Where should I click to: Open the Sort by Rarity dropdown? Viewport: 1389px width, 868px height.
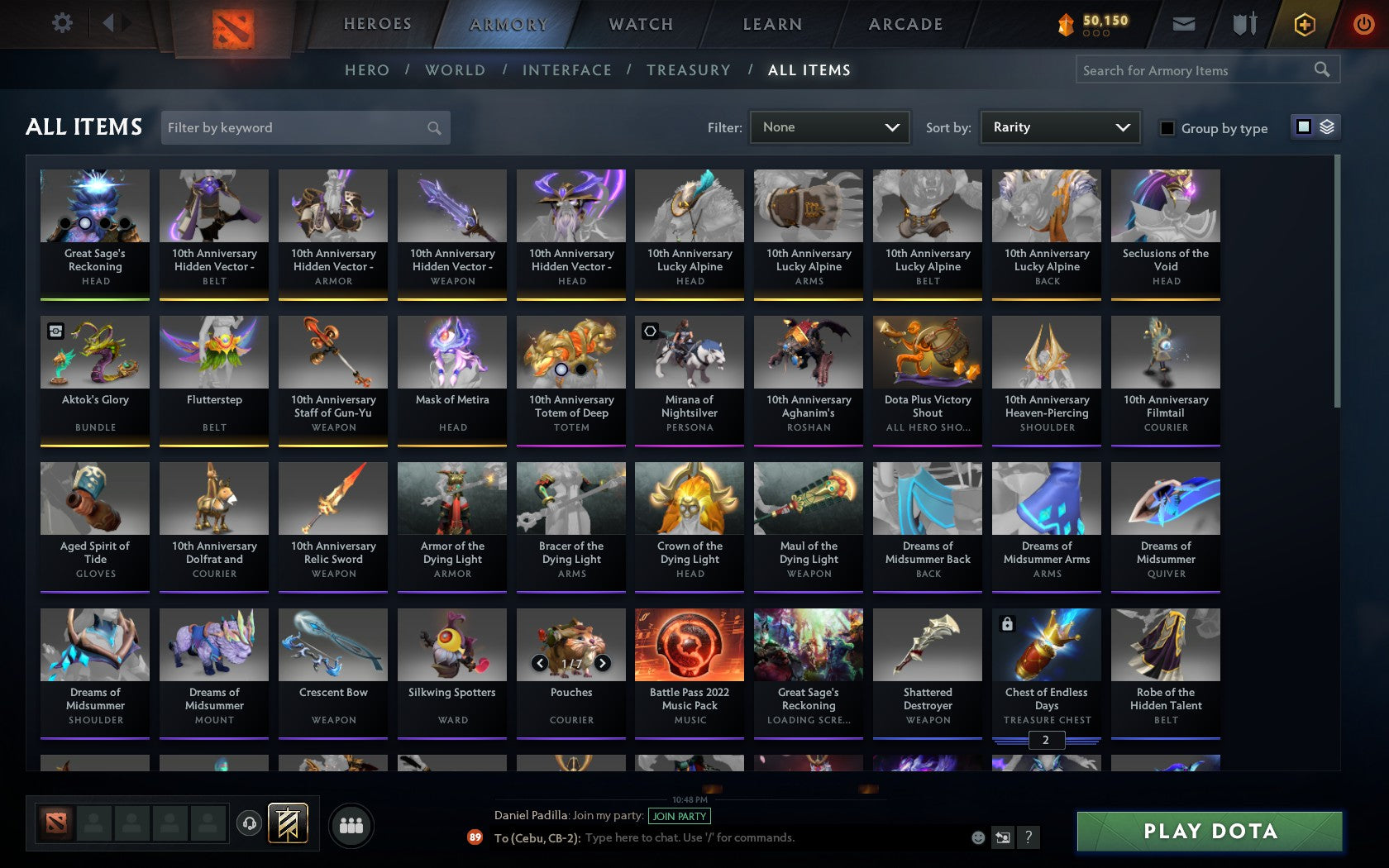tap(1059, 127)
